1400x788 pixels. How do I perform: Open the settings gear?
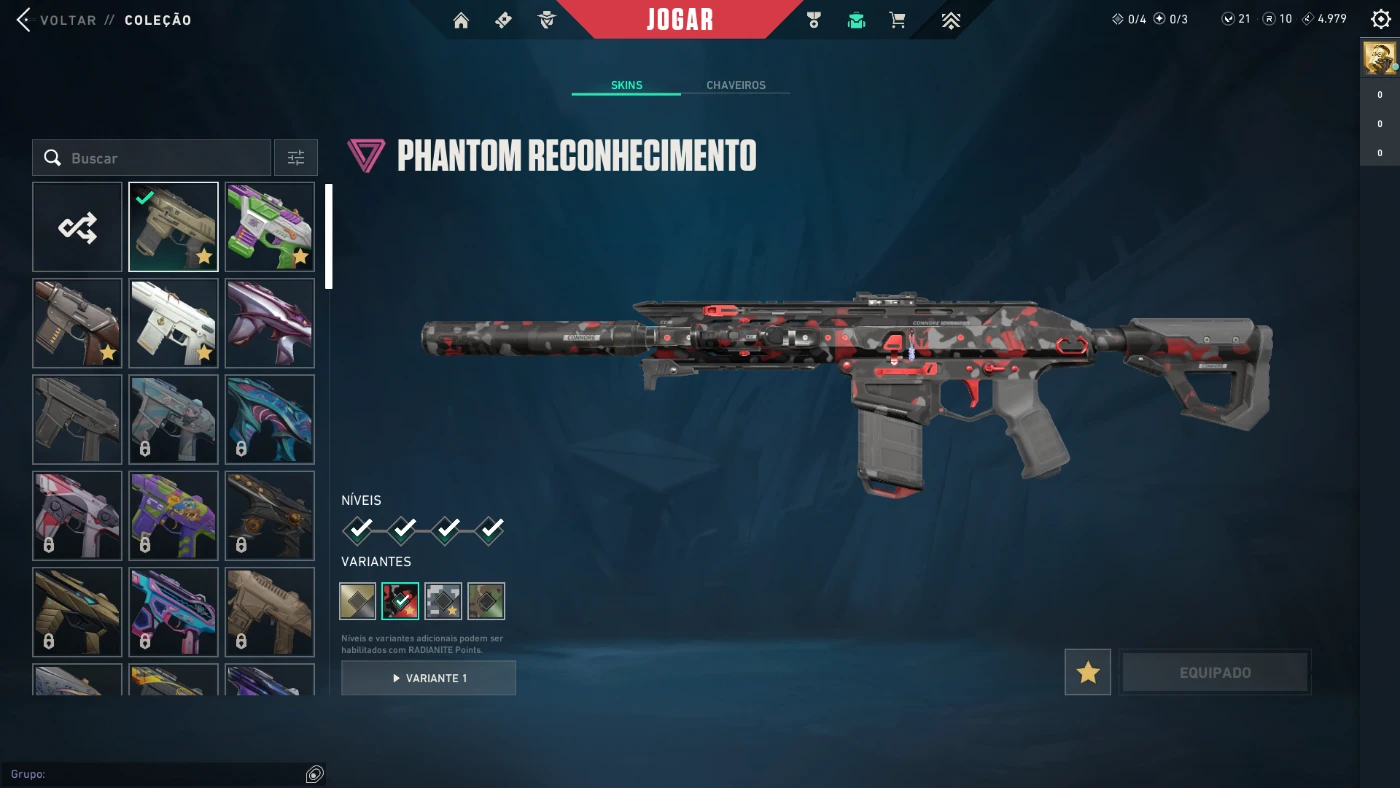(1381, 19)
